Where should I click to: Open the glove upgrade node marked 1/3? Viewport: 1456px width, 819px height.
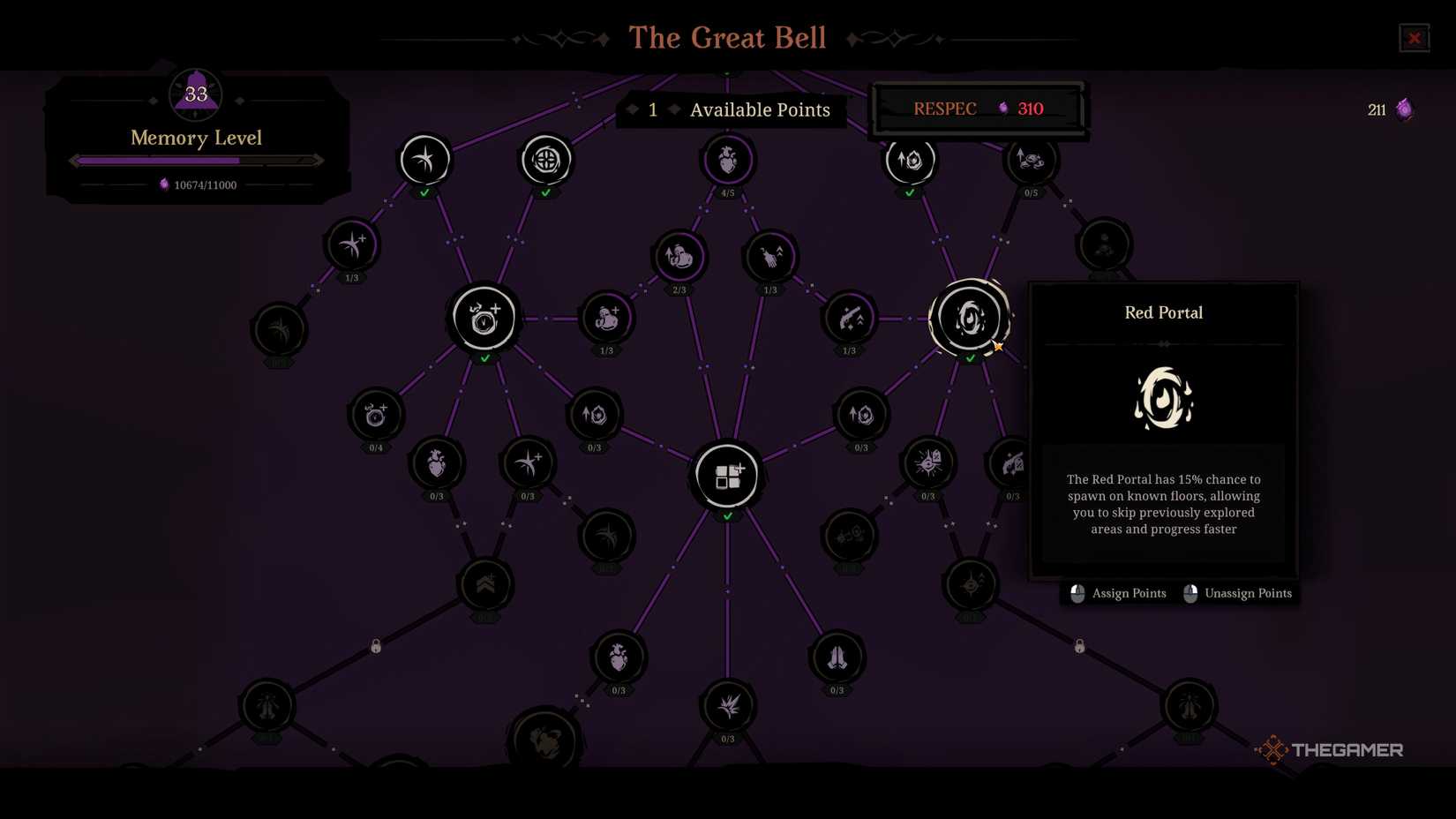click(769, 256)
